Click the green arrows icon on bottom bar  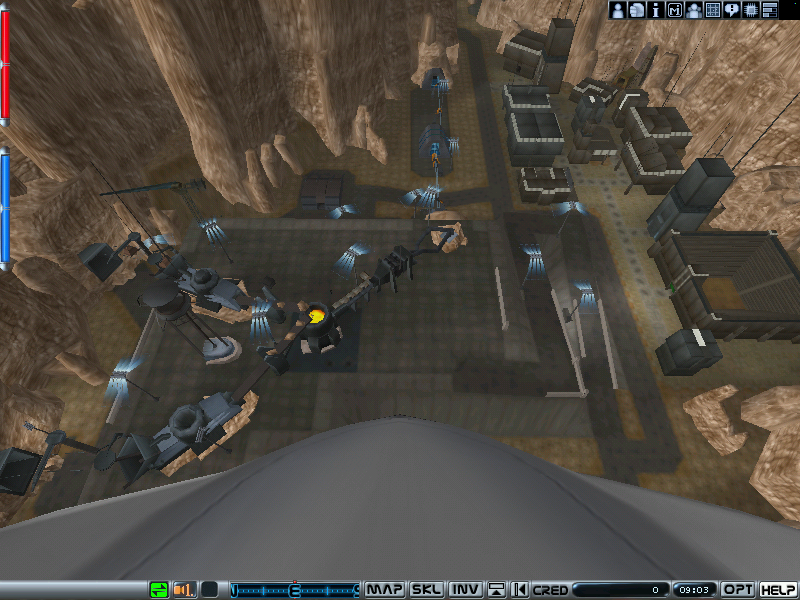pos(159,590)
